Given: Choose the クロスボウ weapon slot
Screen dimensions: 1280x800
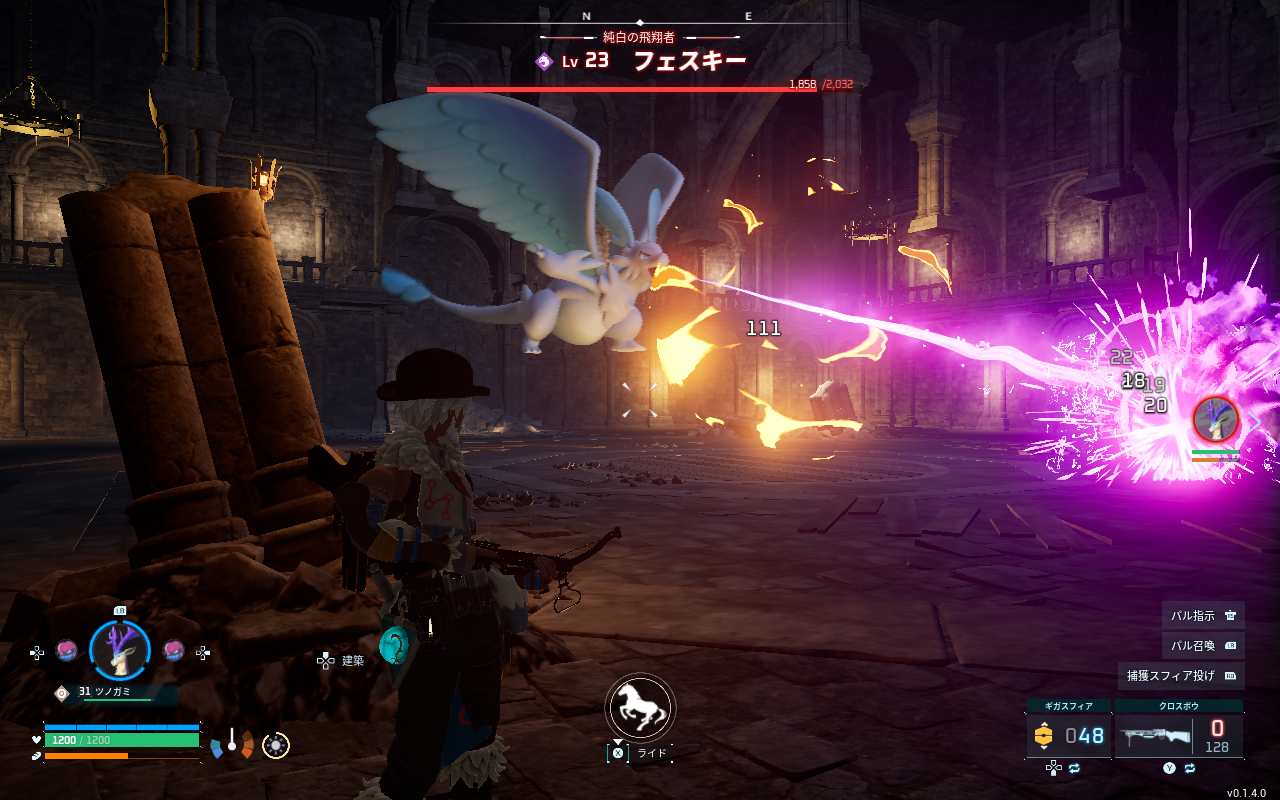Looking at the screenshot, I should coord(1179,736).
